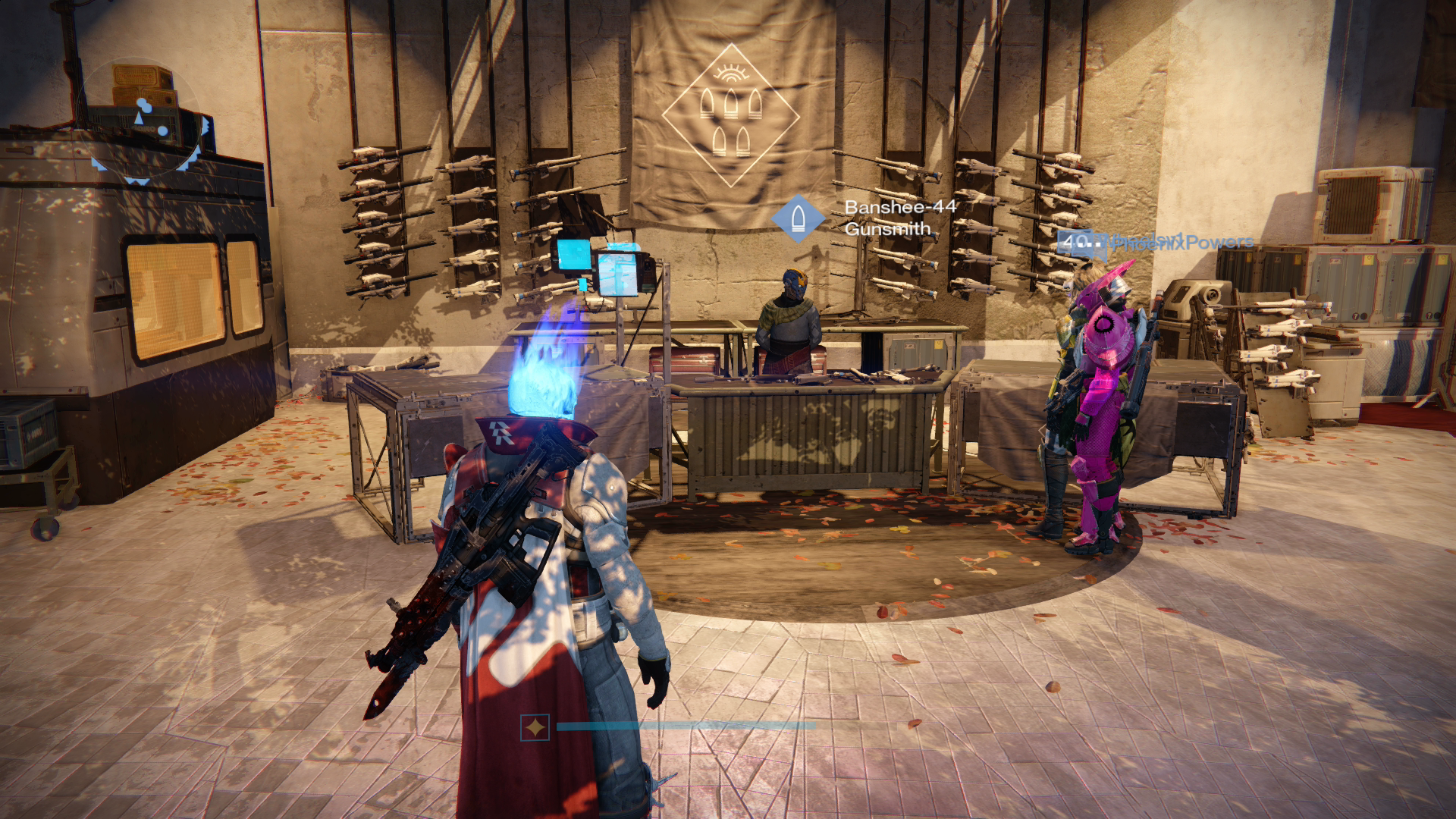
Task: Select the Banshee-44 Gunsmith bullet marker icon
Action: click(797, 218)
